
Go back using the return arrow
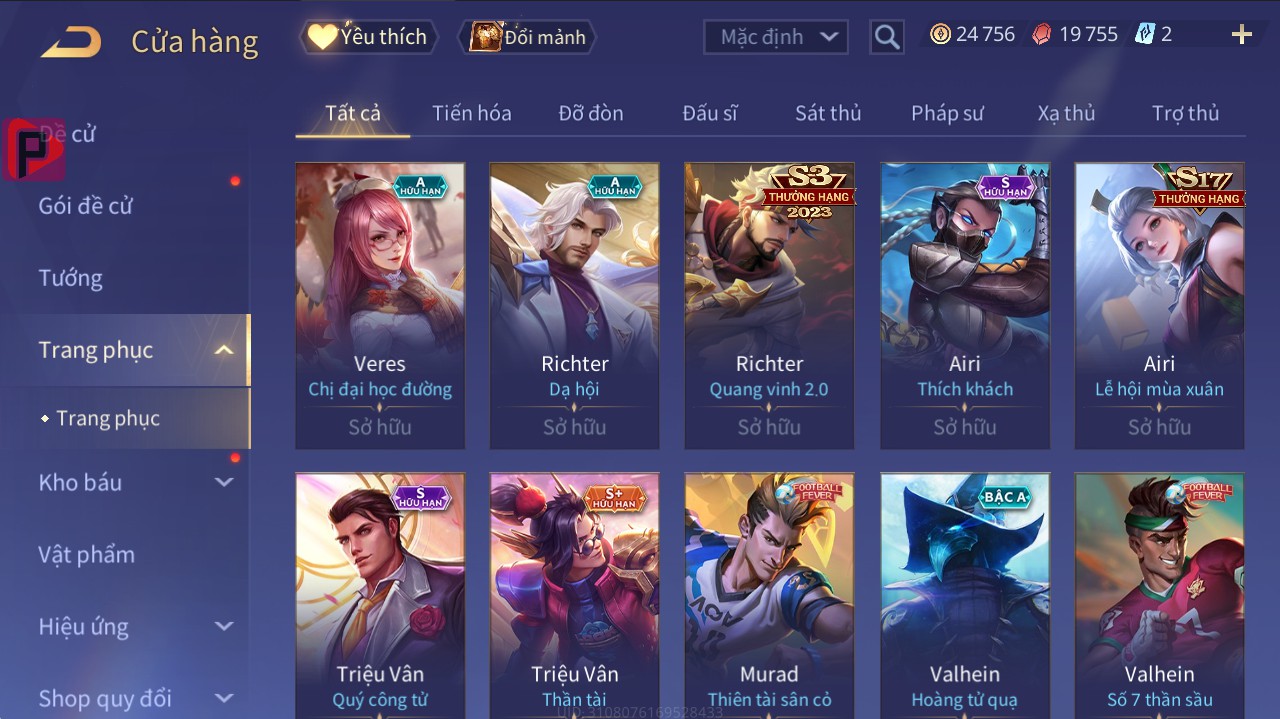pos(71,41)
